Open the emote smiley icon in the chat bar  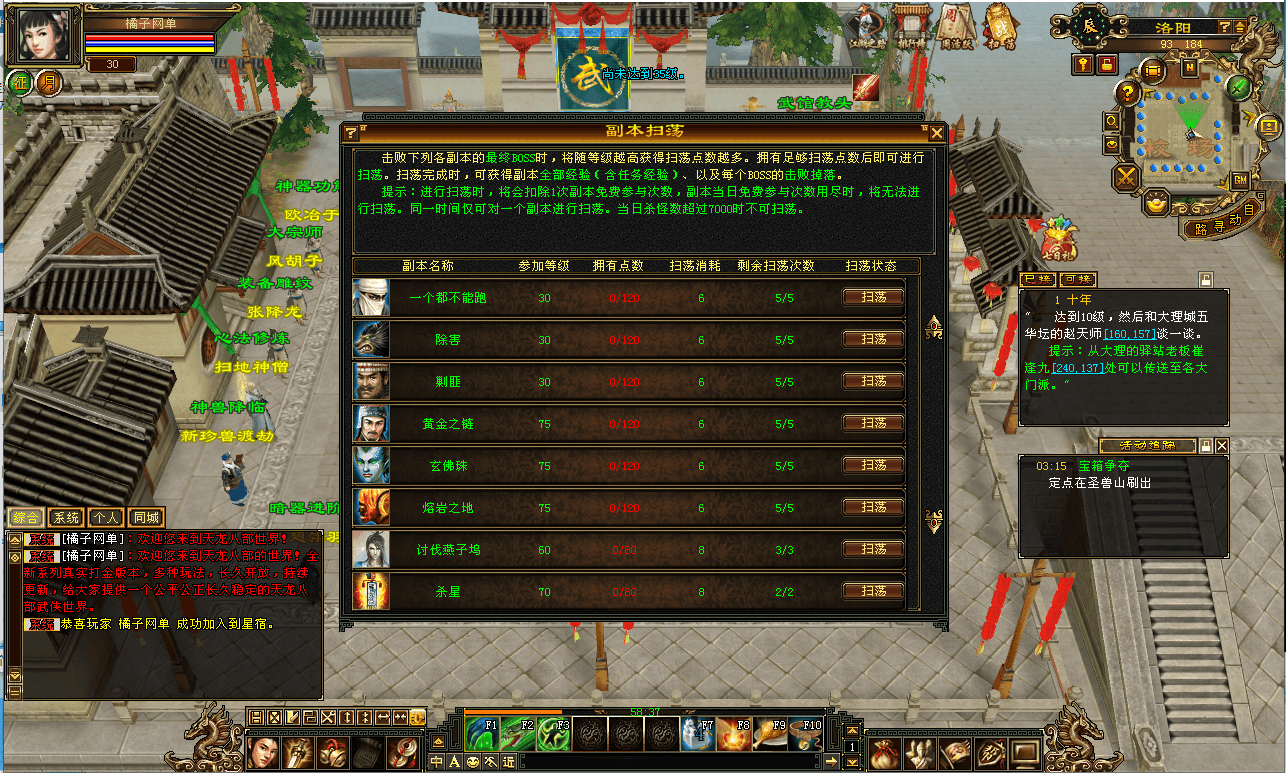(x=472, y=762)
